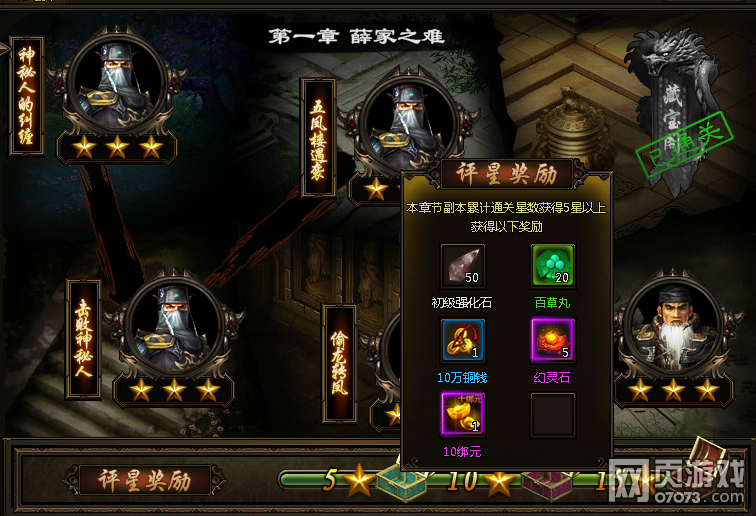Select the green 百草丸 reward icon

552,267
